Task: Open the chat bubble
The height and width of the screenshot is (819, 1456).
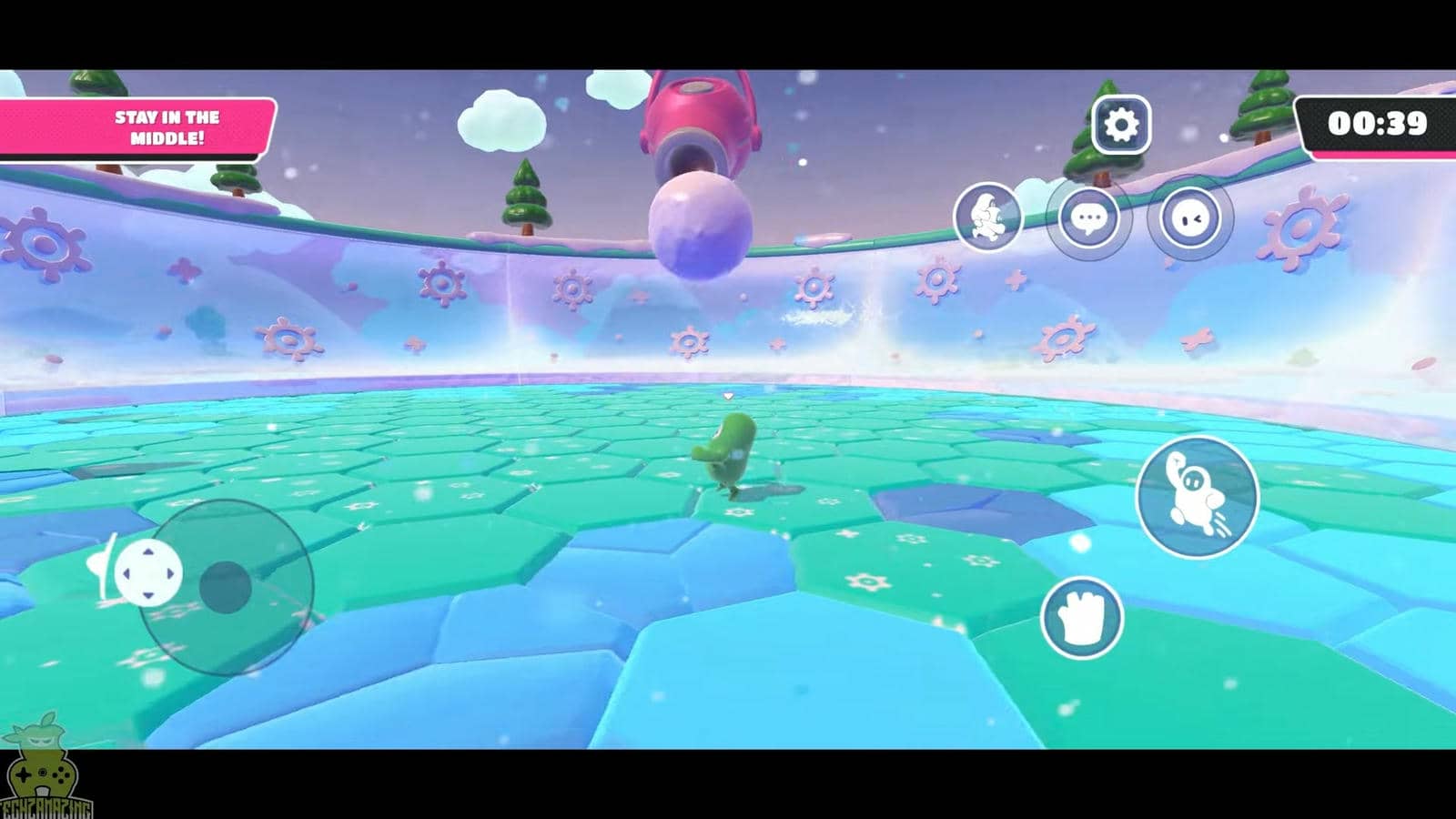Action: click(x=1087, y=218)
